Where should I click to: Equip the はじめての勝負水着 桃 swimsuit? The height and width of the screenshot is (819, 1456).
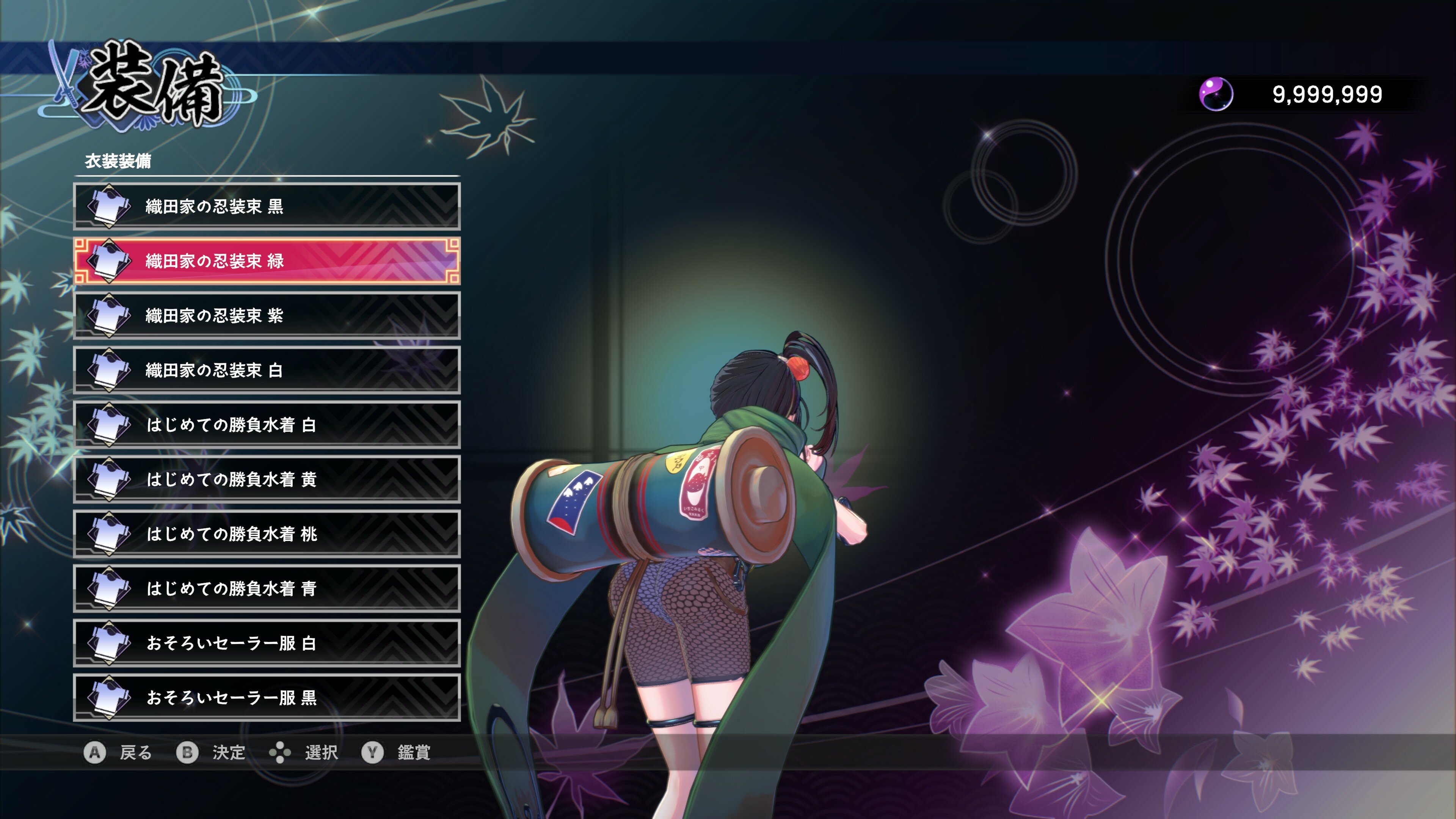[x=267, y=533]
